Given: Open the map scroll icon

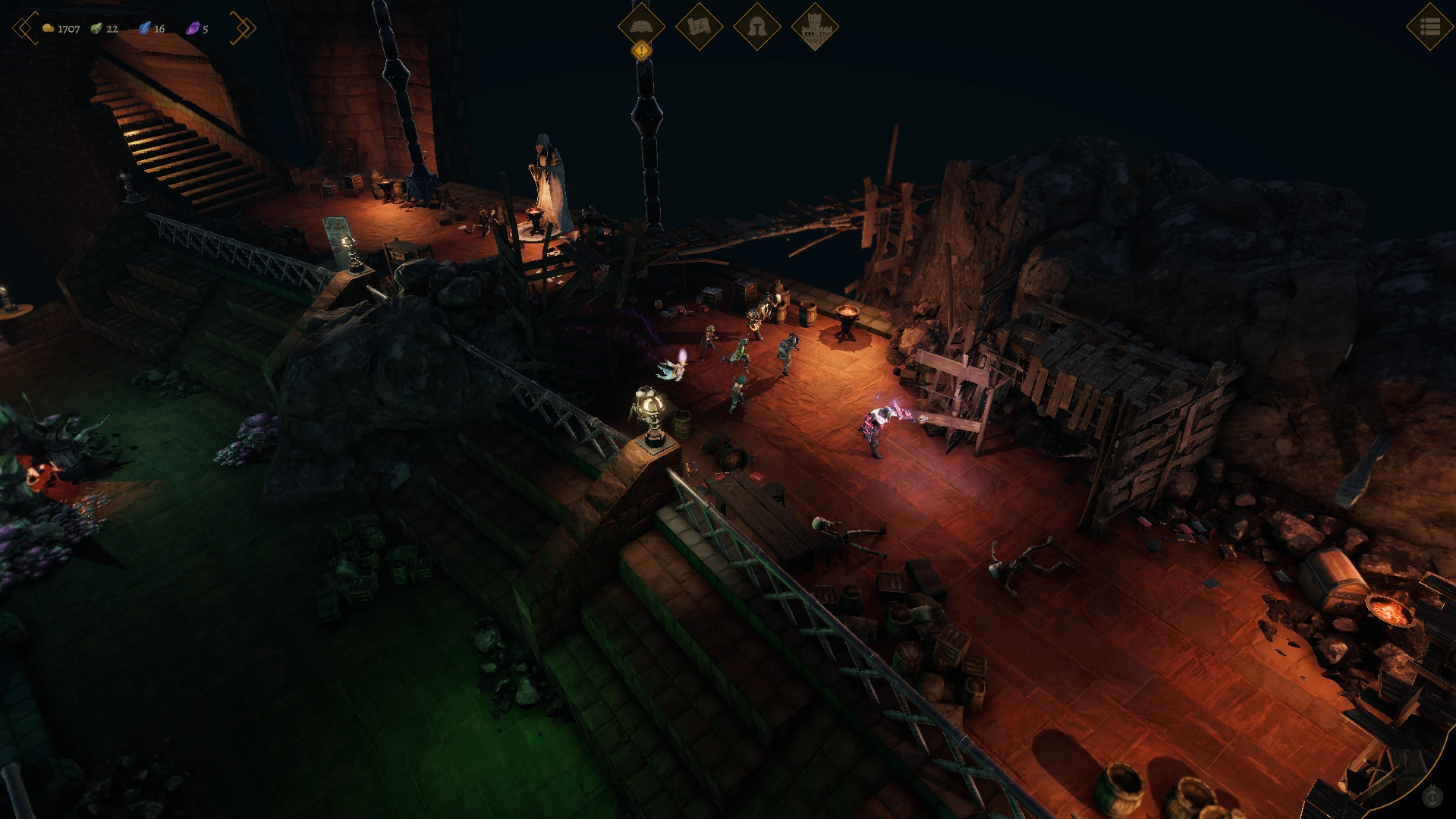Looking at the screenshot, I should tap(699, 27).
